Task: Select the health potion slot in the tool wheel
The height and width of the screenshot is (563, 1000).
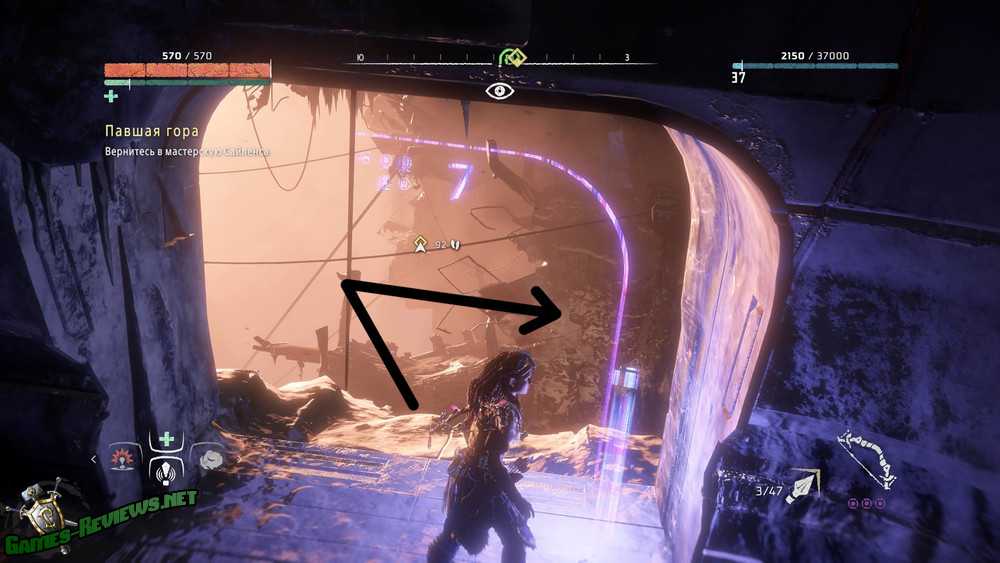Action: tap(164, 439)
